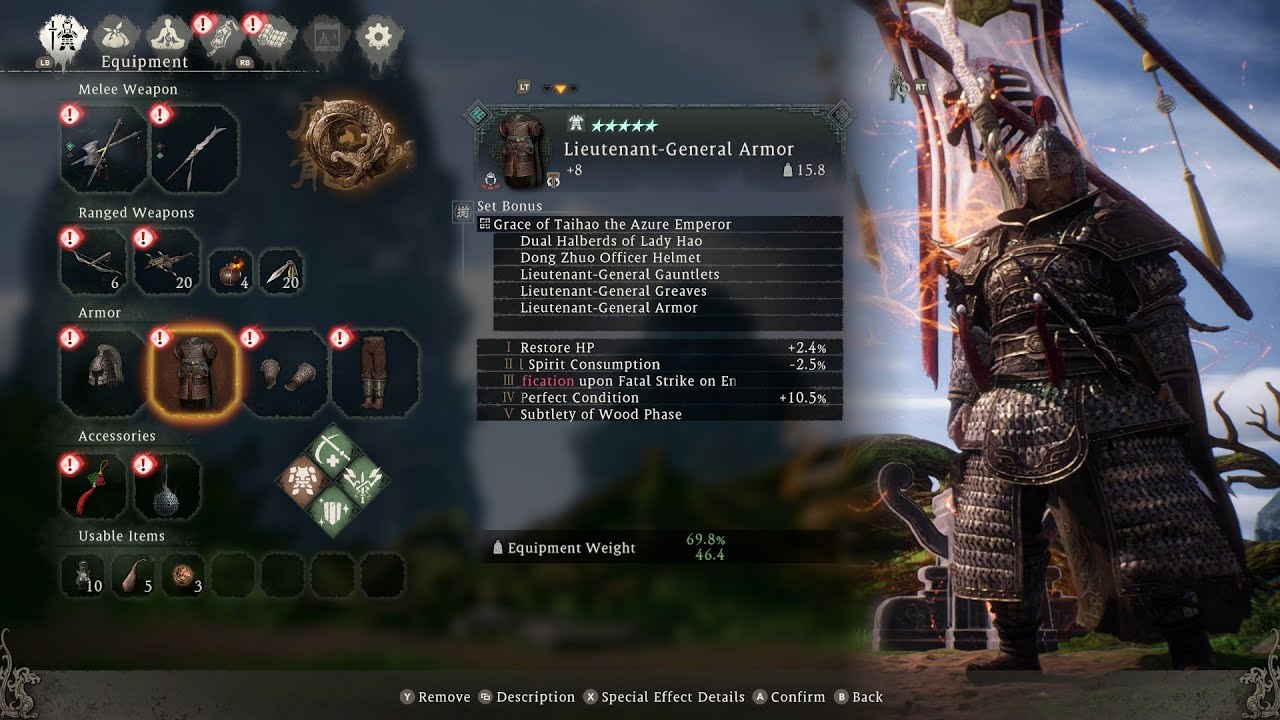Image resolution: width=1280 pixels, height=720 pixels.
Task: Select the fire bomb throwable slot
Action: coord(230,271)
